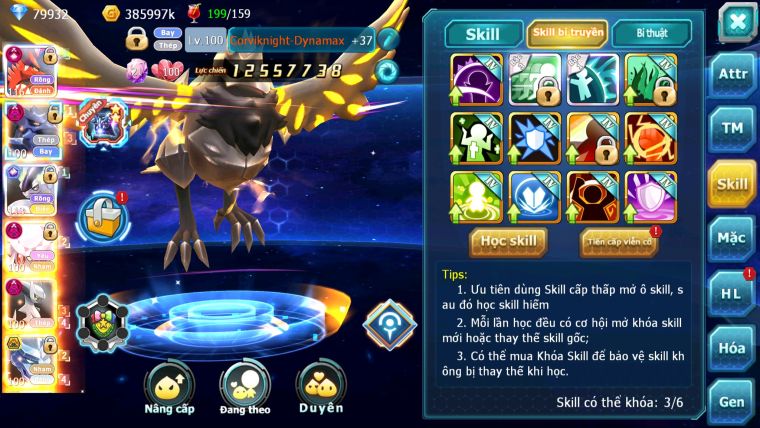Viewport: 760px width, 428px height.
Task: Switch to the TM side tab
Action: [732, 128]
